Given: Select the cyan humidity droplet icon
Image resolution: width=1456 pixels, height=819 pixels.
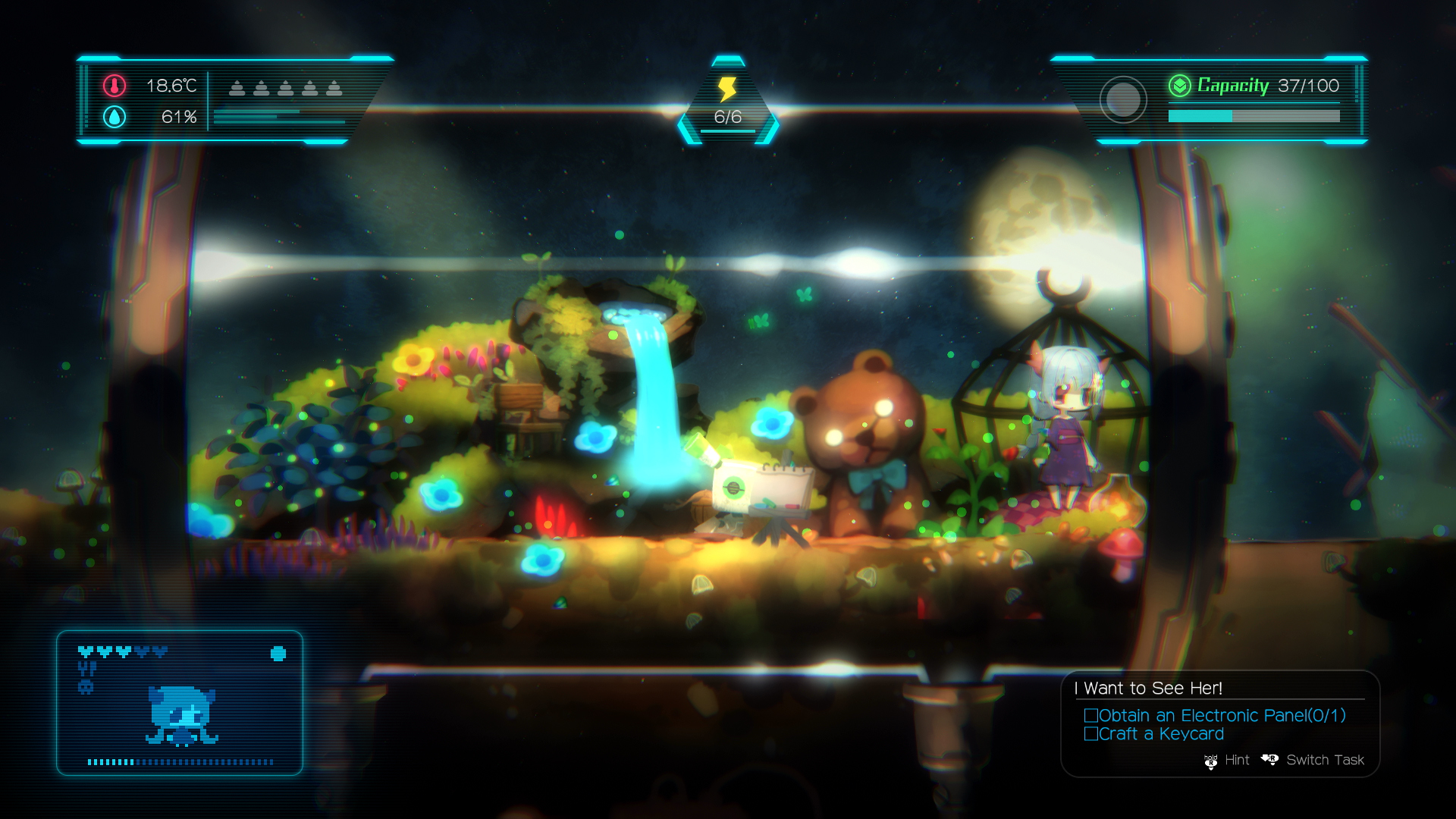Looking at the screenshot, I should point(115,118).
